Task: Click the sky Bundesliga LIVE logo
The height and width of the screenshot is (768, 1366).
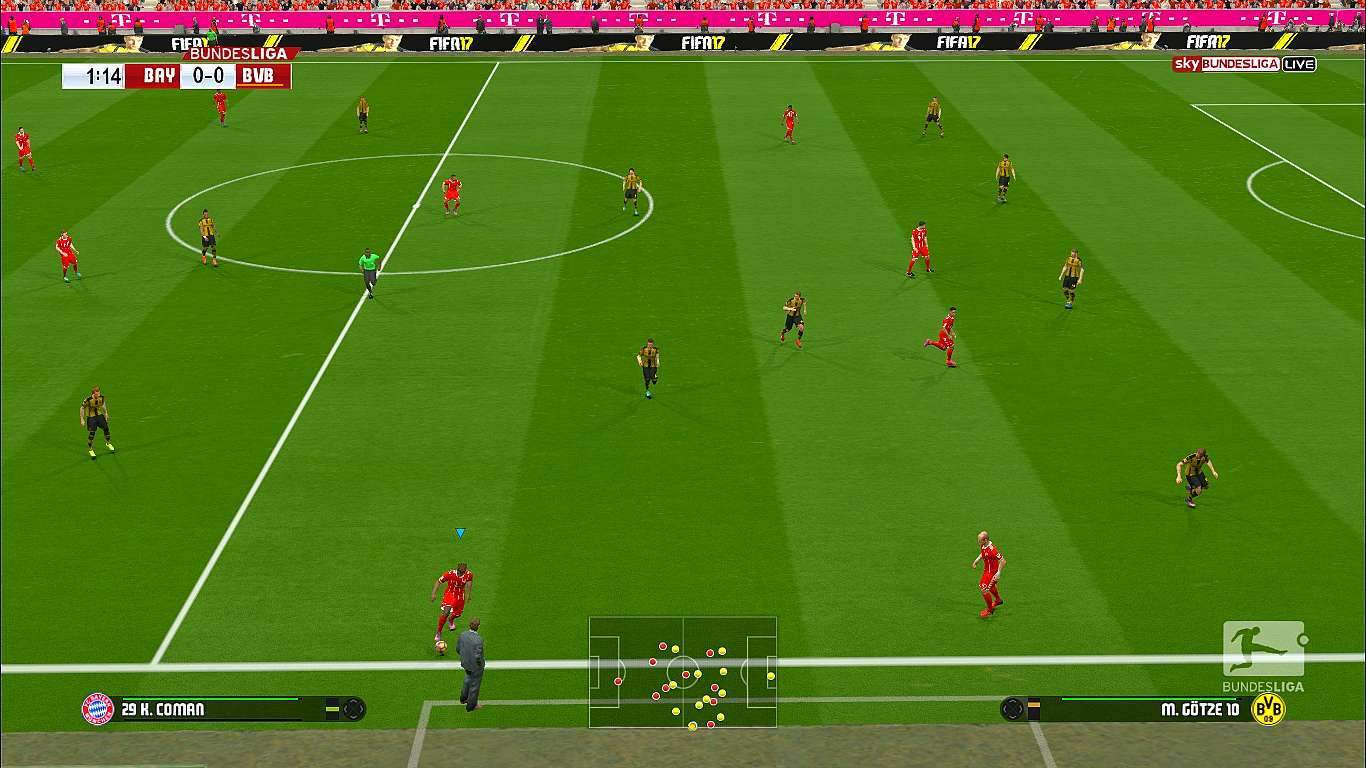Action: click(x=1244, y=64)
